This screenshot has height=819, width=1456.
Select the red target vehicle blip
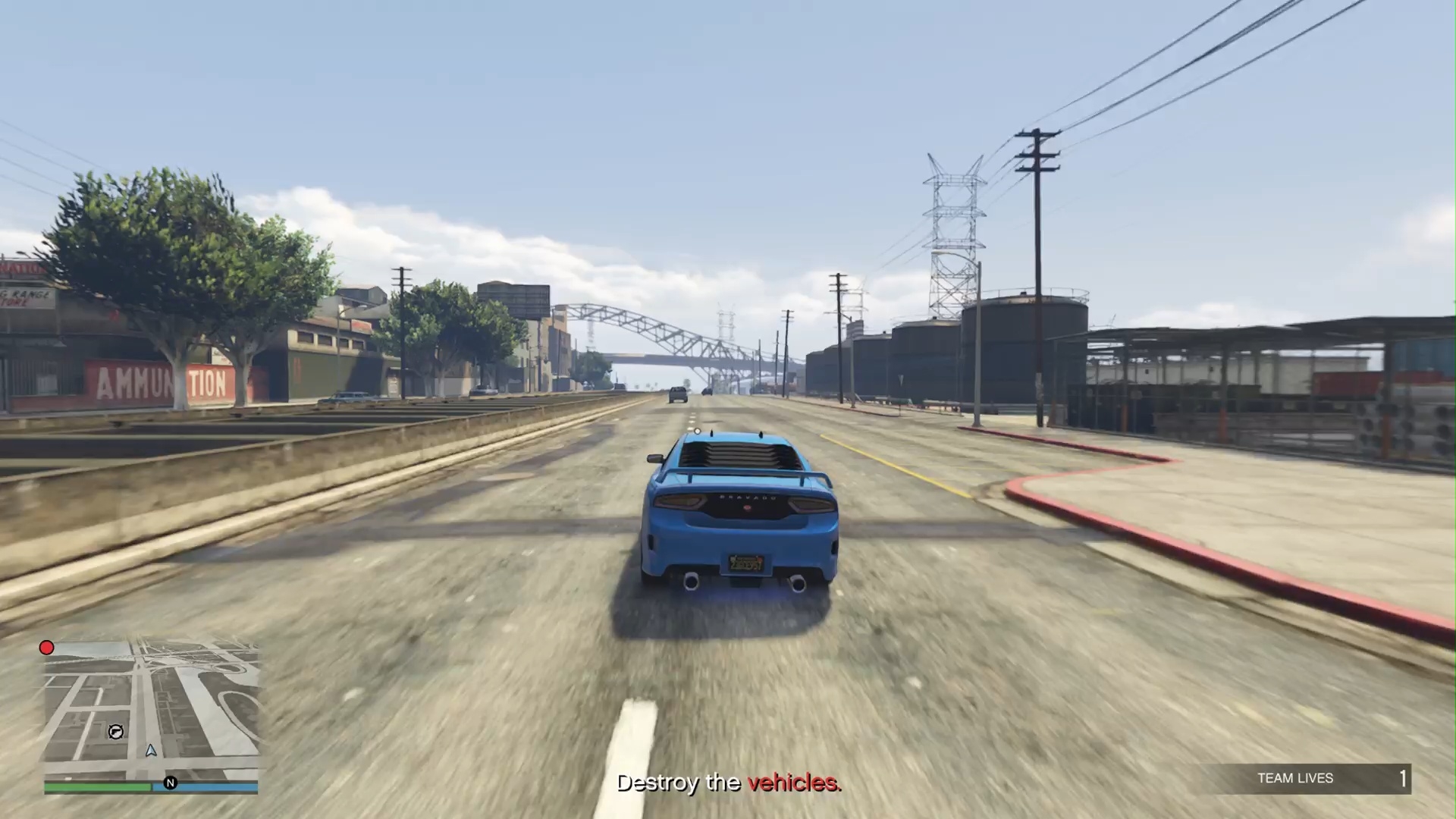(x=46, y=648)
